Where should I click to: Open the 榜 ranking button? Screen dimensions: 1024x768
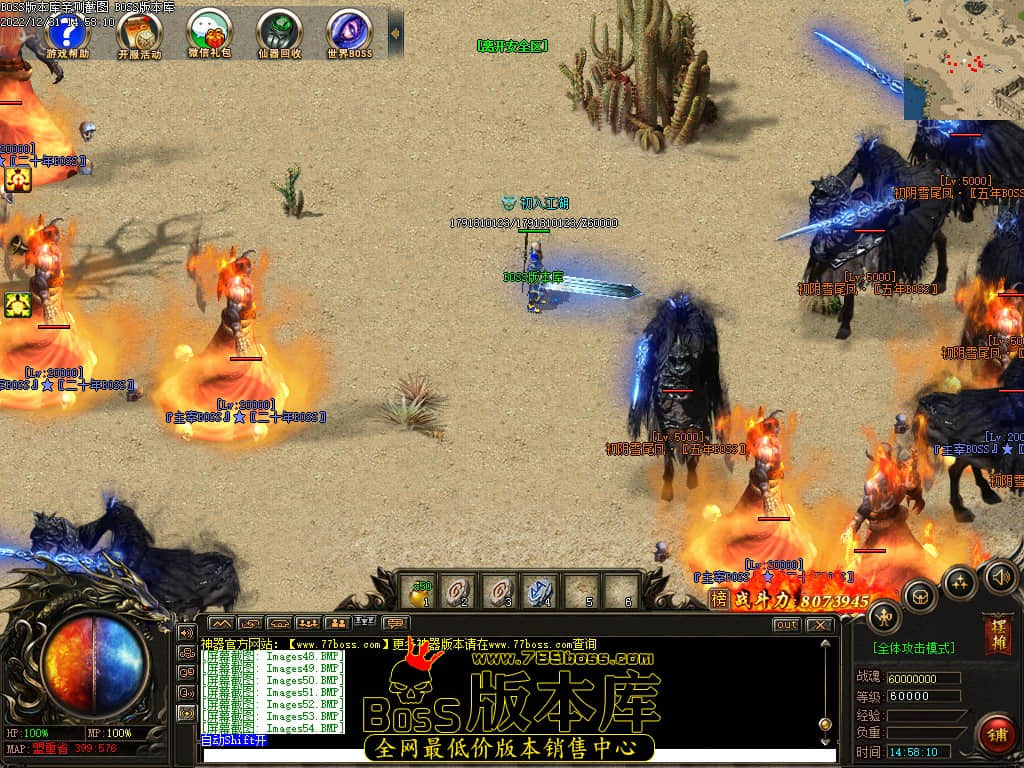[718, 599]
